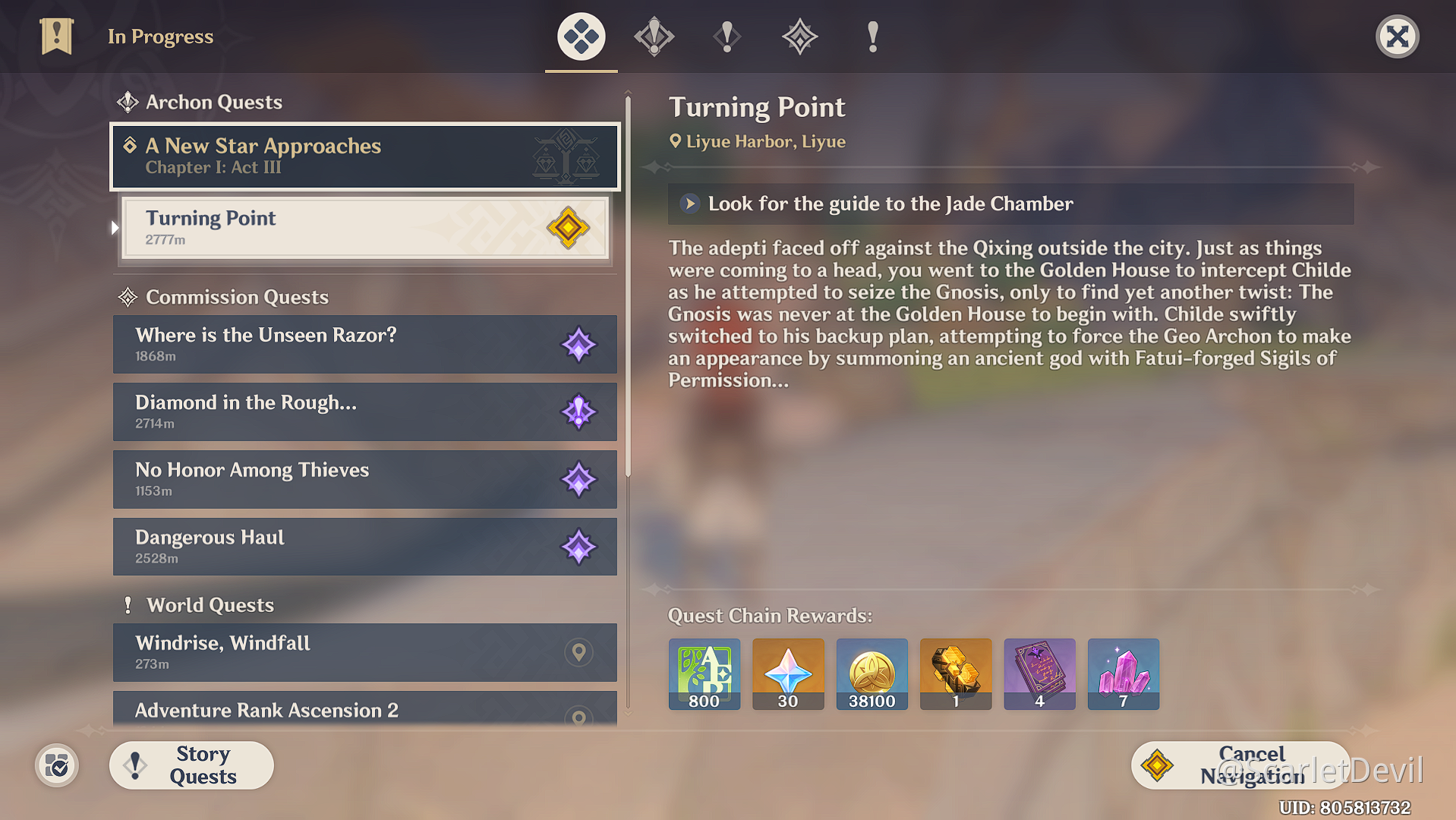Click the Adventure EXP reward icon showing 800
Image resolution: width=1456 pixels, height=820 pixels.
[x=704, y=674]
